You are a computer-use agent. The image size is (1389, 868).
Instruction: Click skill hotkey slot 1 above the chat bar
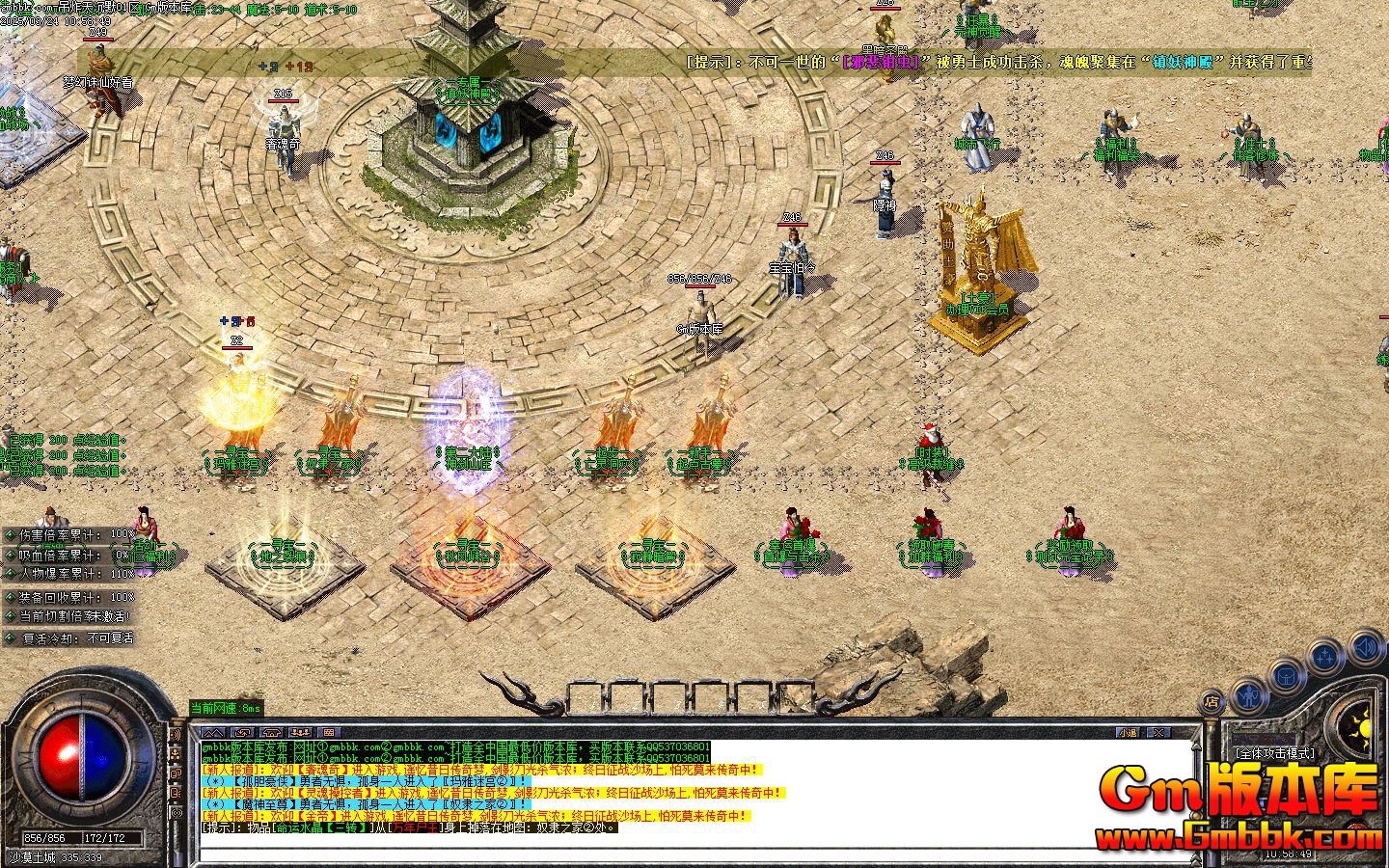click(x=586, y=693)
